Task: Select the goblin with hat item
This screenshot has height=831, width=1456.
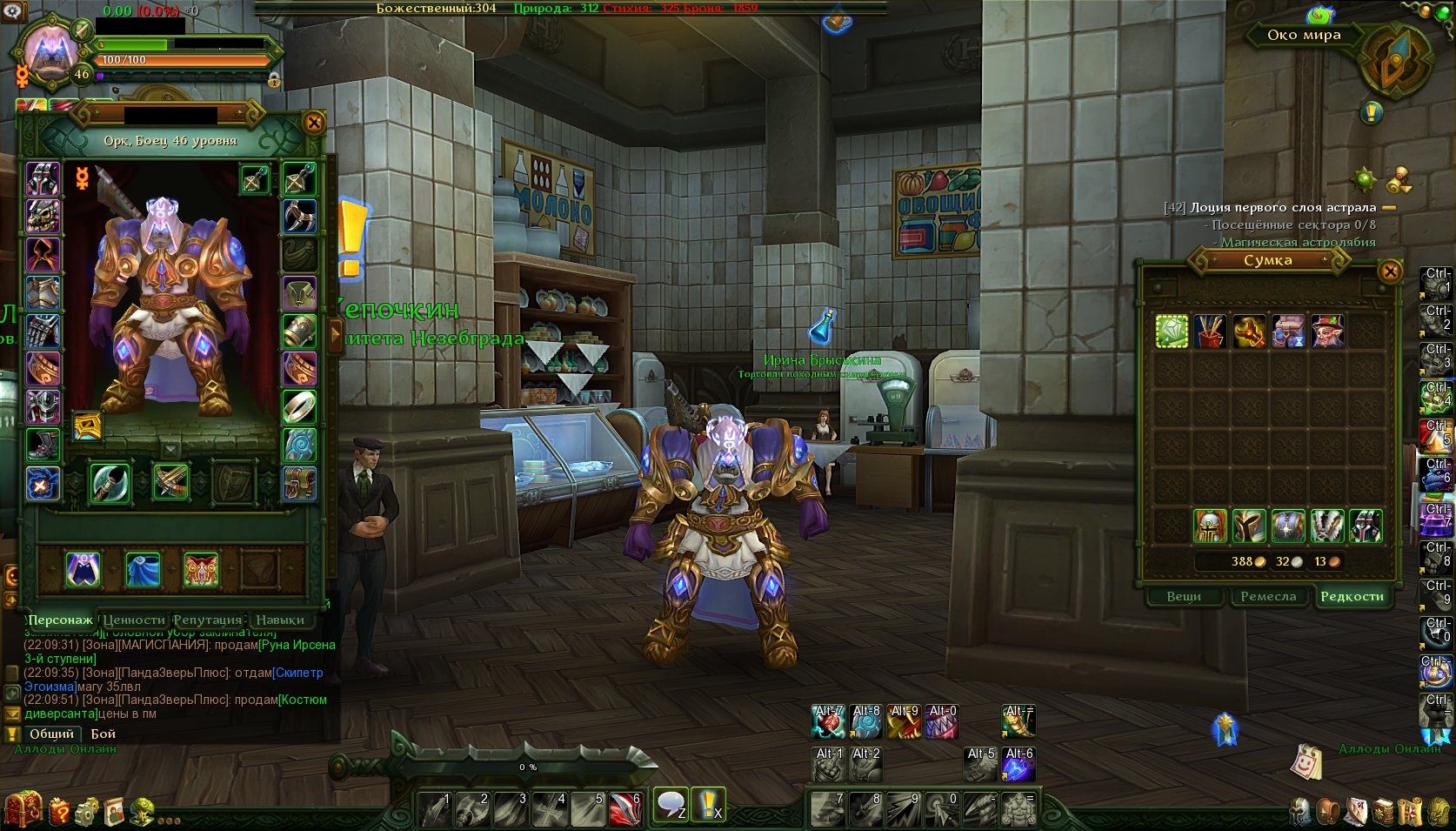Action: click(x=1327, y=331)
